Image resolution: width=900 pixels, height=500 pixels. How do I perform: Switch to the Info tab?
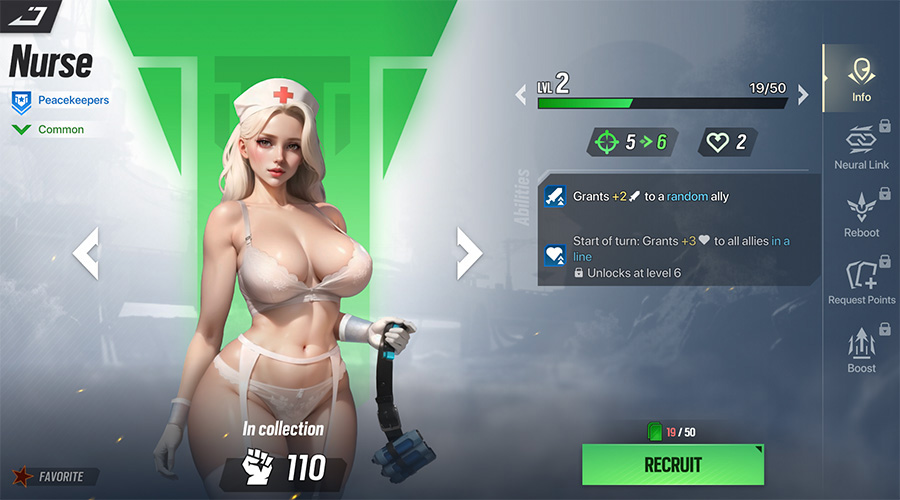(861, 80)
